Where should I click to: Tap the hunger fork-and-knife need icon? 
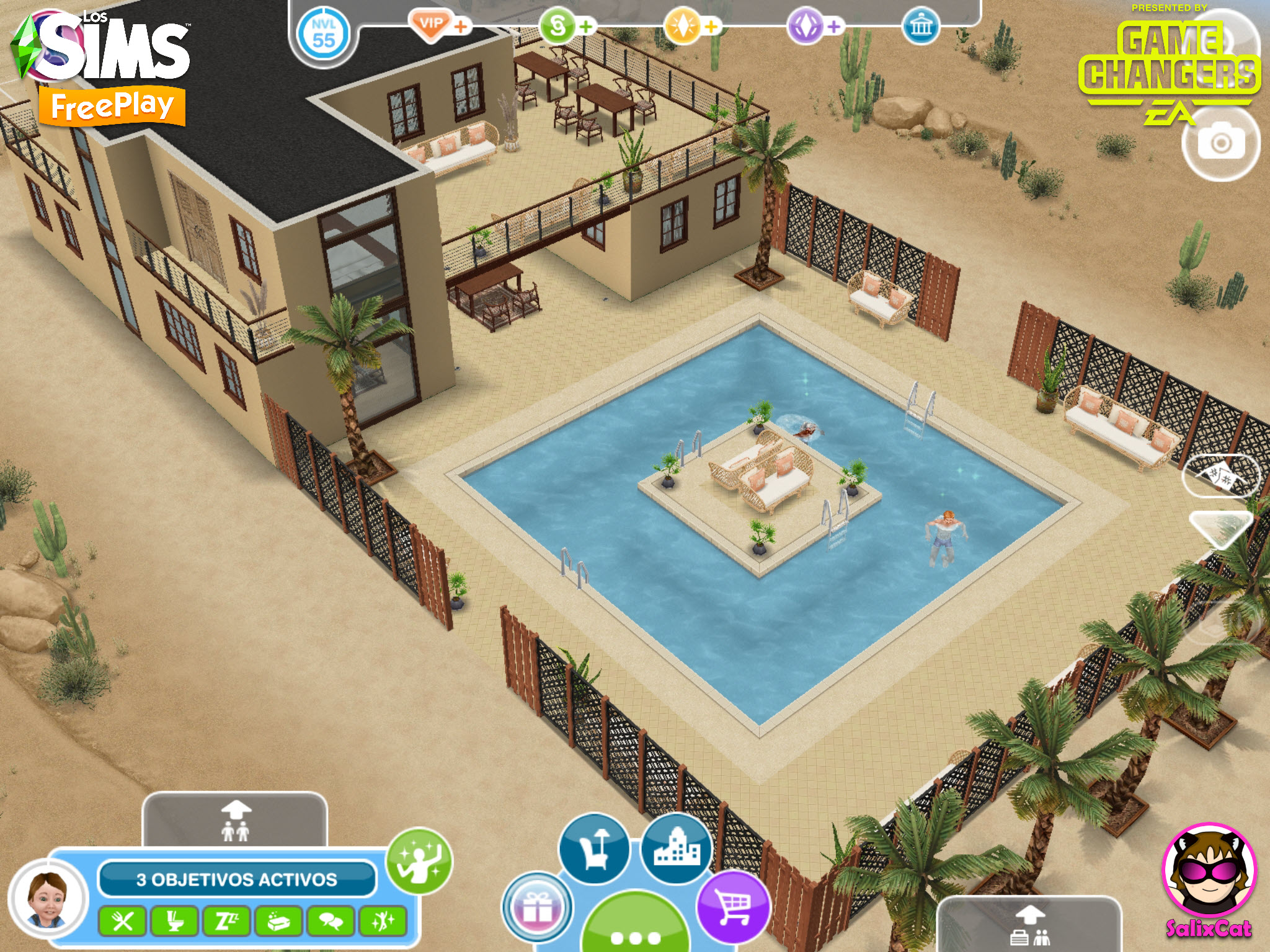coord(122,922)
